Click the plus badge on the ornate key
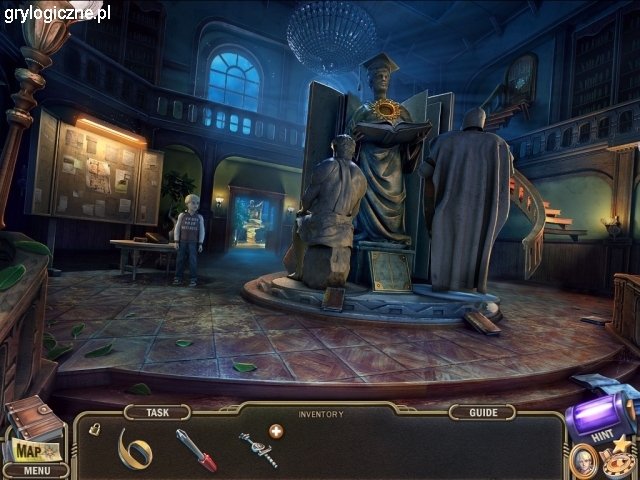 pos(275,432)
